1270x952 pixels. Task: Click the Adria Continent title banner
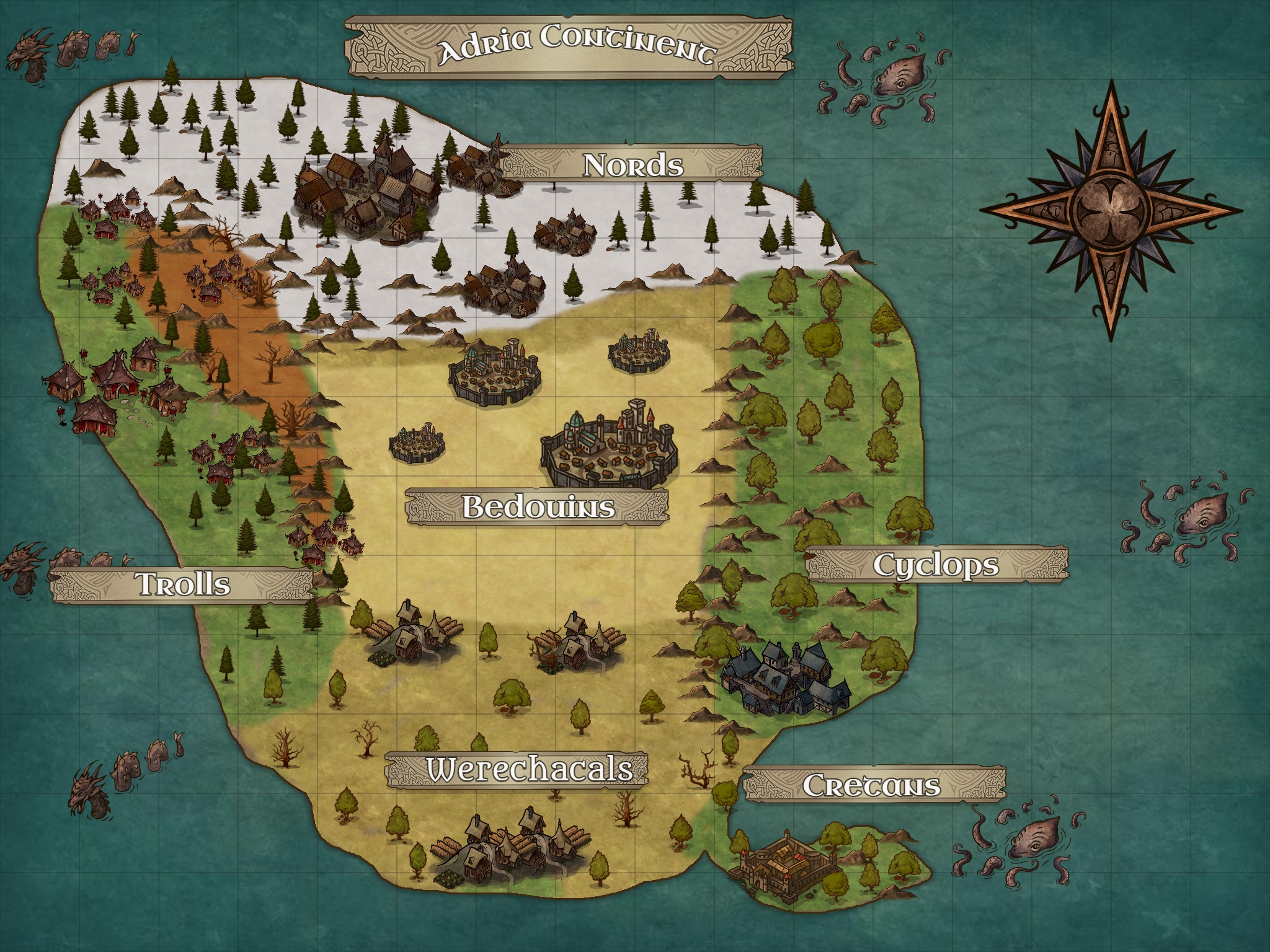click(x=568, y=48)
